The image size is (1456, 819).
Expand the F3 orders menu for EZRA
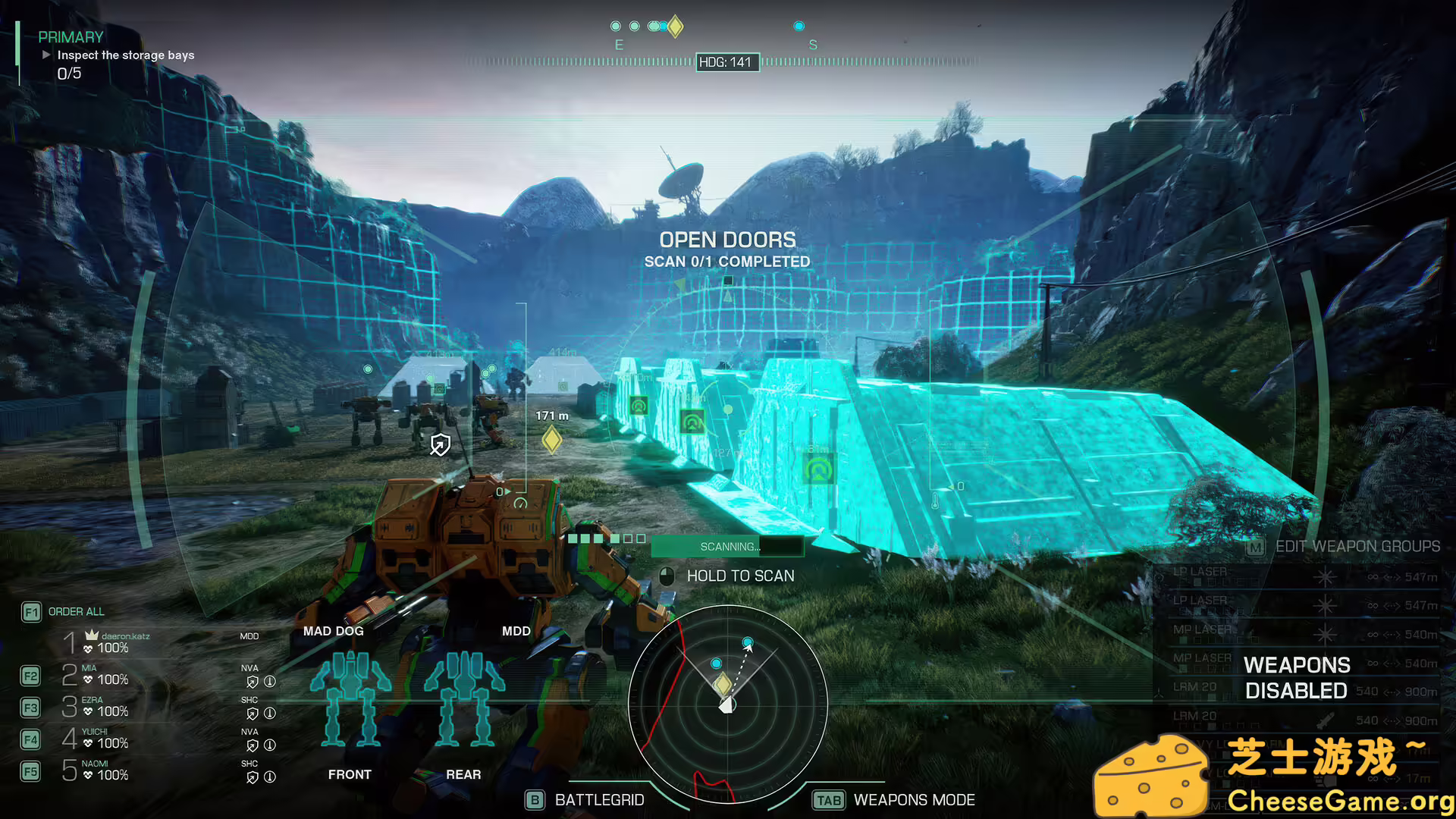point(31,707)
